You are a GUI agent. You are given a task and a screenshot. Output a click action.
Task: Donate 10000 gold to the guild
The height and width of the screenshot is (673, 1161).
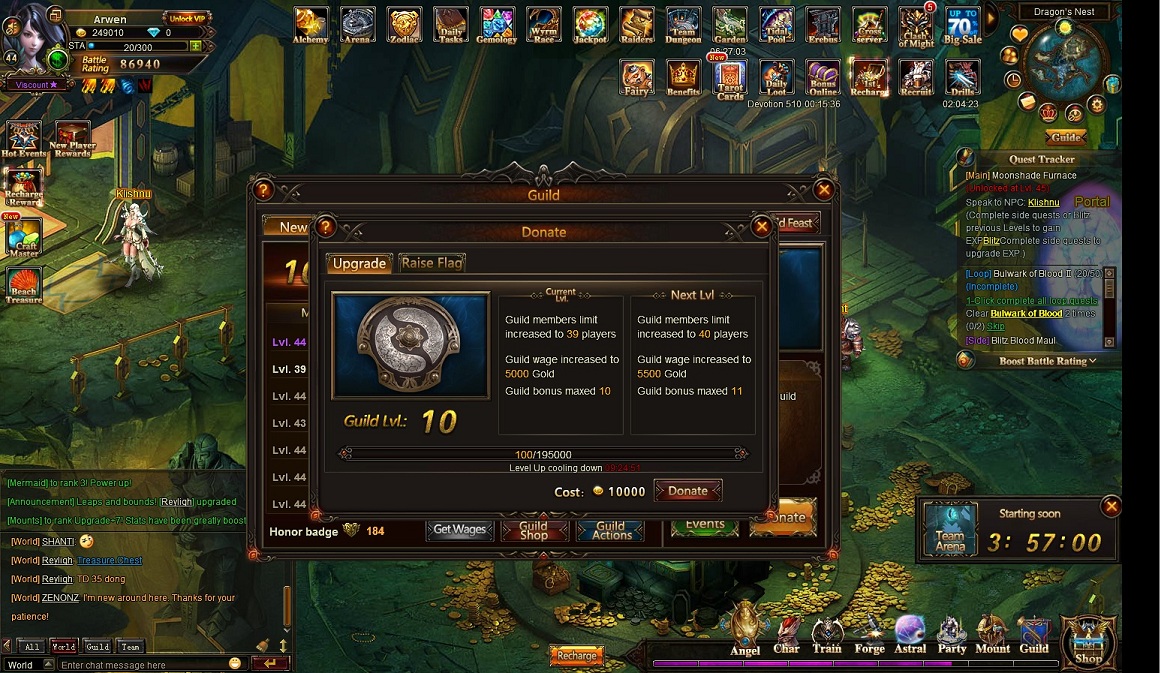687,491
